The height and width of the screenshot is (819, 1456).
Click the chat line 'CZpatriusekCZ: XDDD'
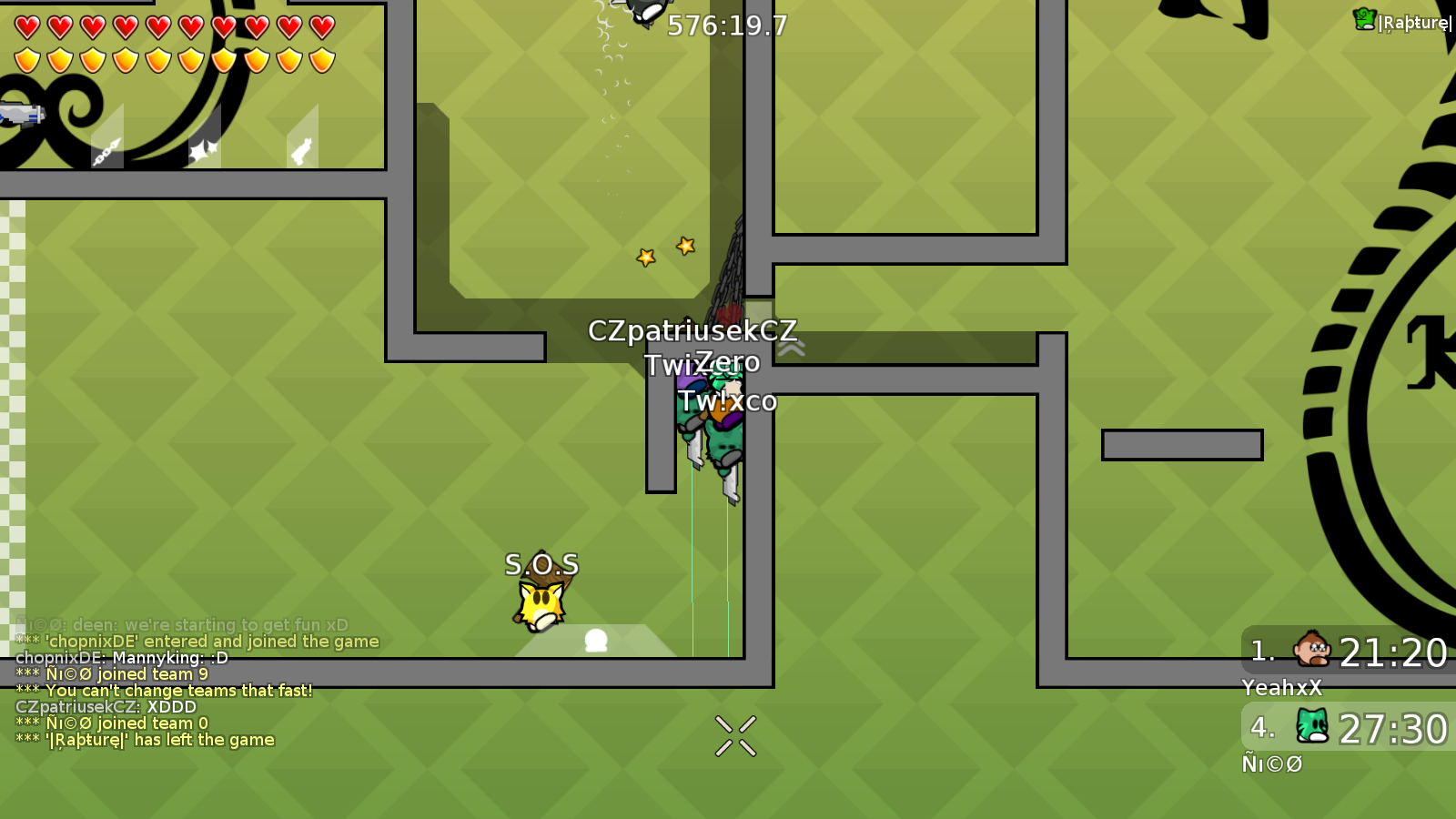click(x=107, y=705)
